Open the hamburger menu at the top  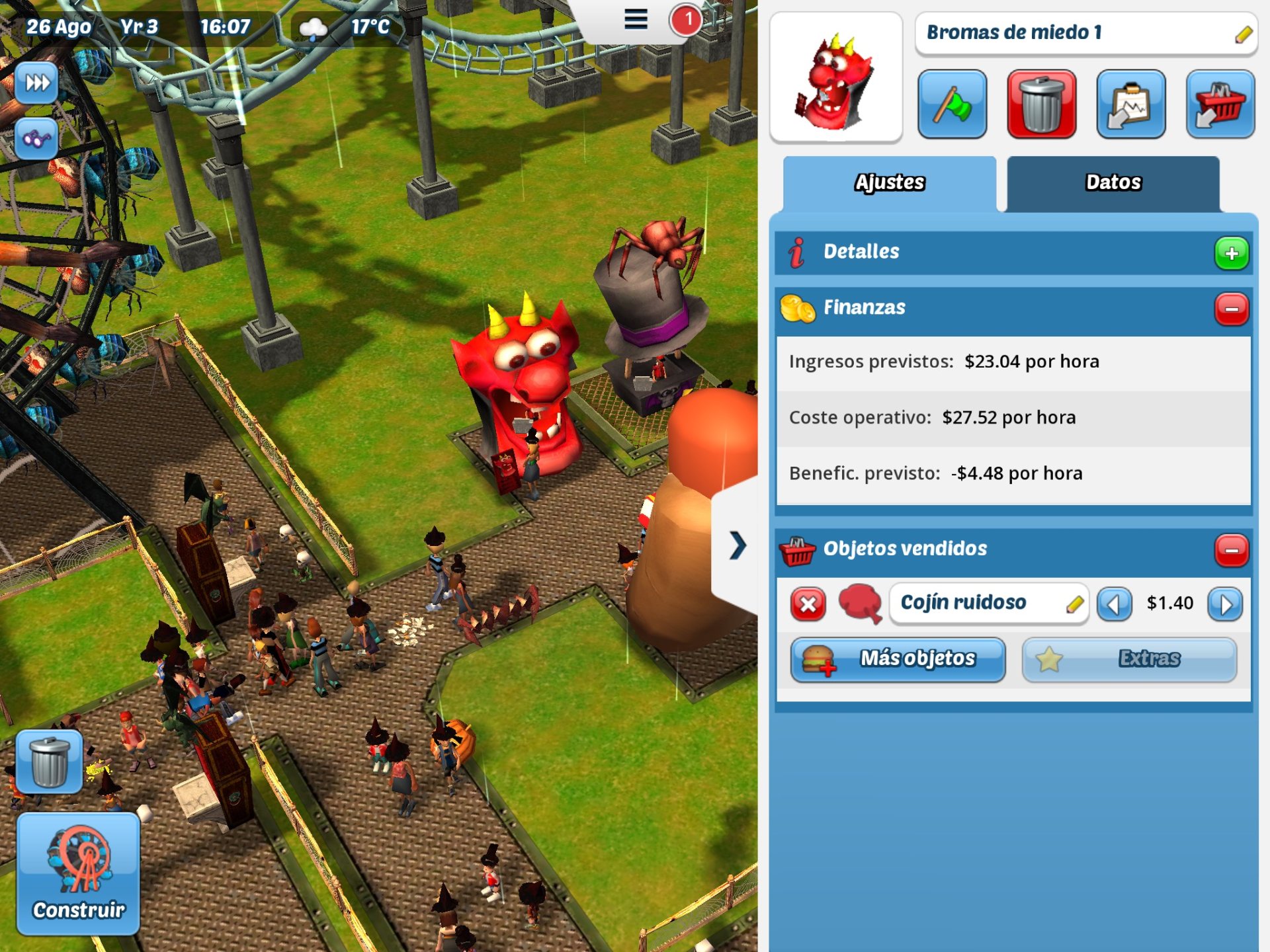(634, 20)
